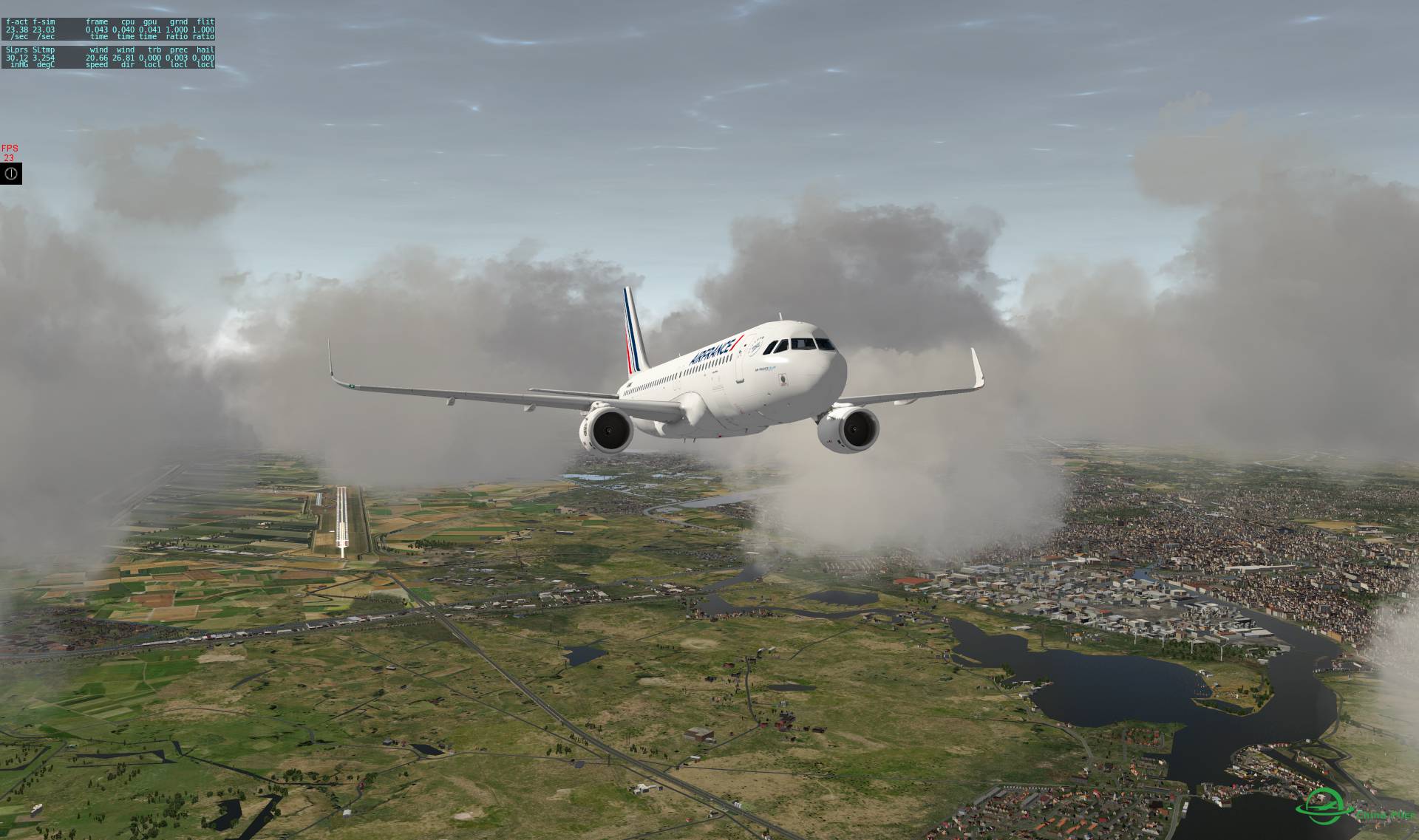Viewport: 1419px width, 840px height.
Task: Click the top frame-rate data output panel
Action: pos(108,30)
